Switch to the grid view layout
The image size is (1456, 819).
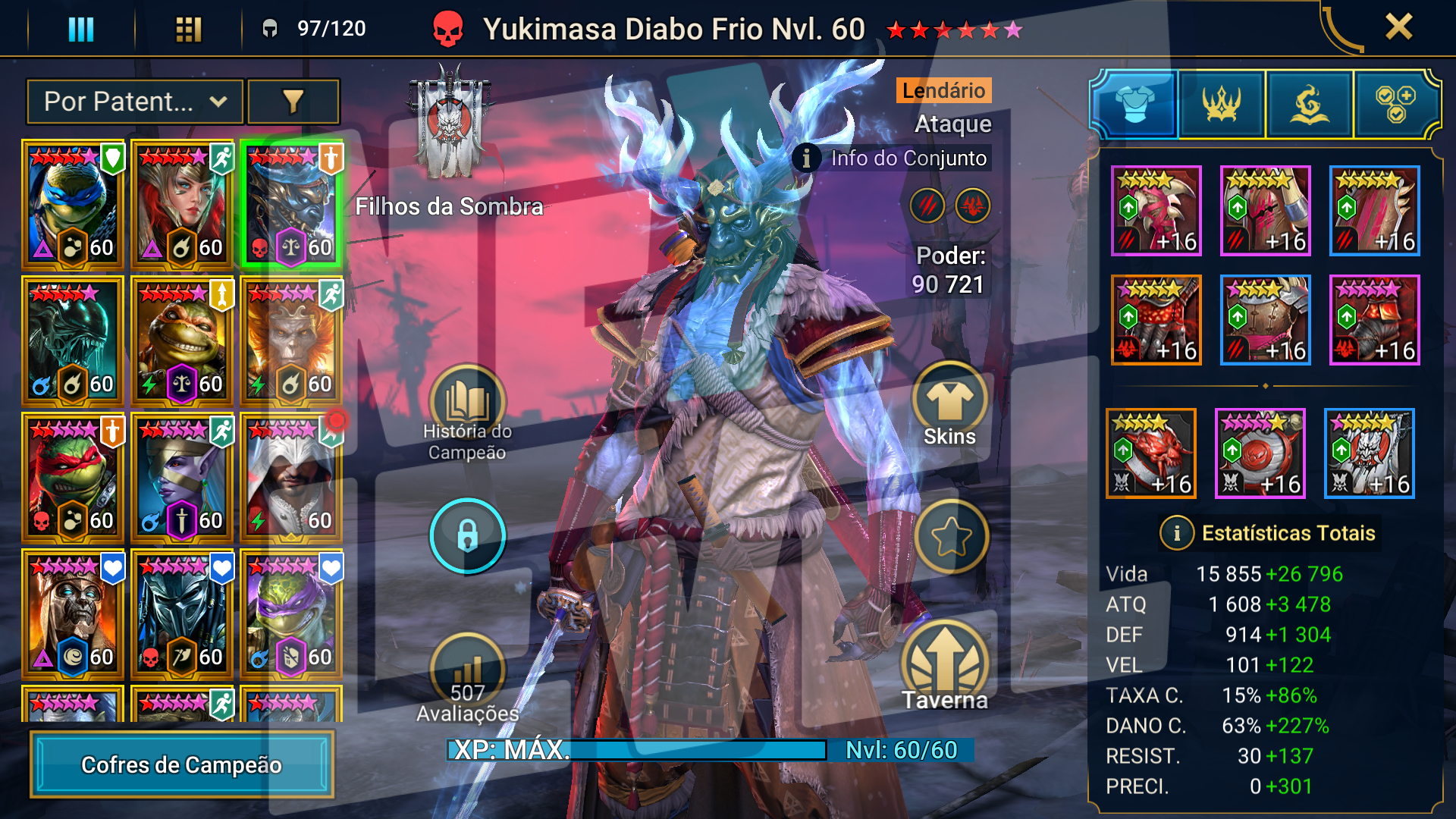click(x=188, y=30)
